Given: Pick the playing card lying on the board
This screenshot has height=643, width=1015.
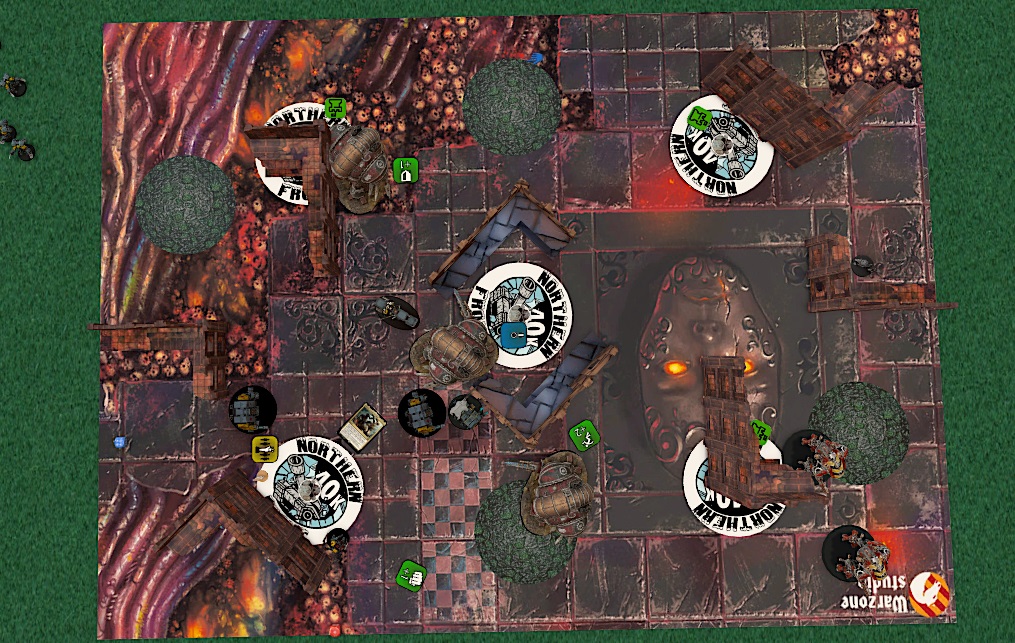Looking at the screenshot, I should pyautogui.click(x=362, y=426).
